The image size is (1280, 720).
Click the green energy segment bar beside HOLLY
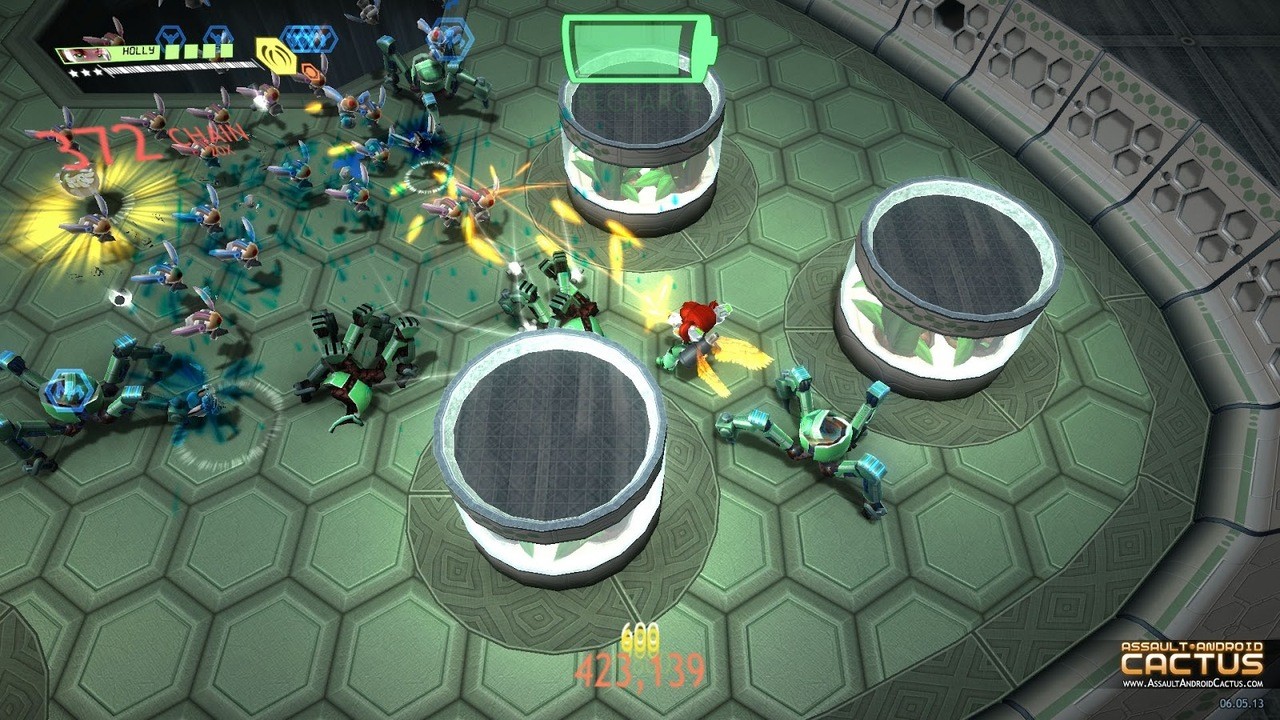pyautogui.click(x=196, y=53)
